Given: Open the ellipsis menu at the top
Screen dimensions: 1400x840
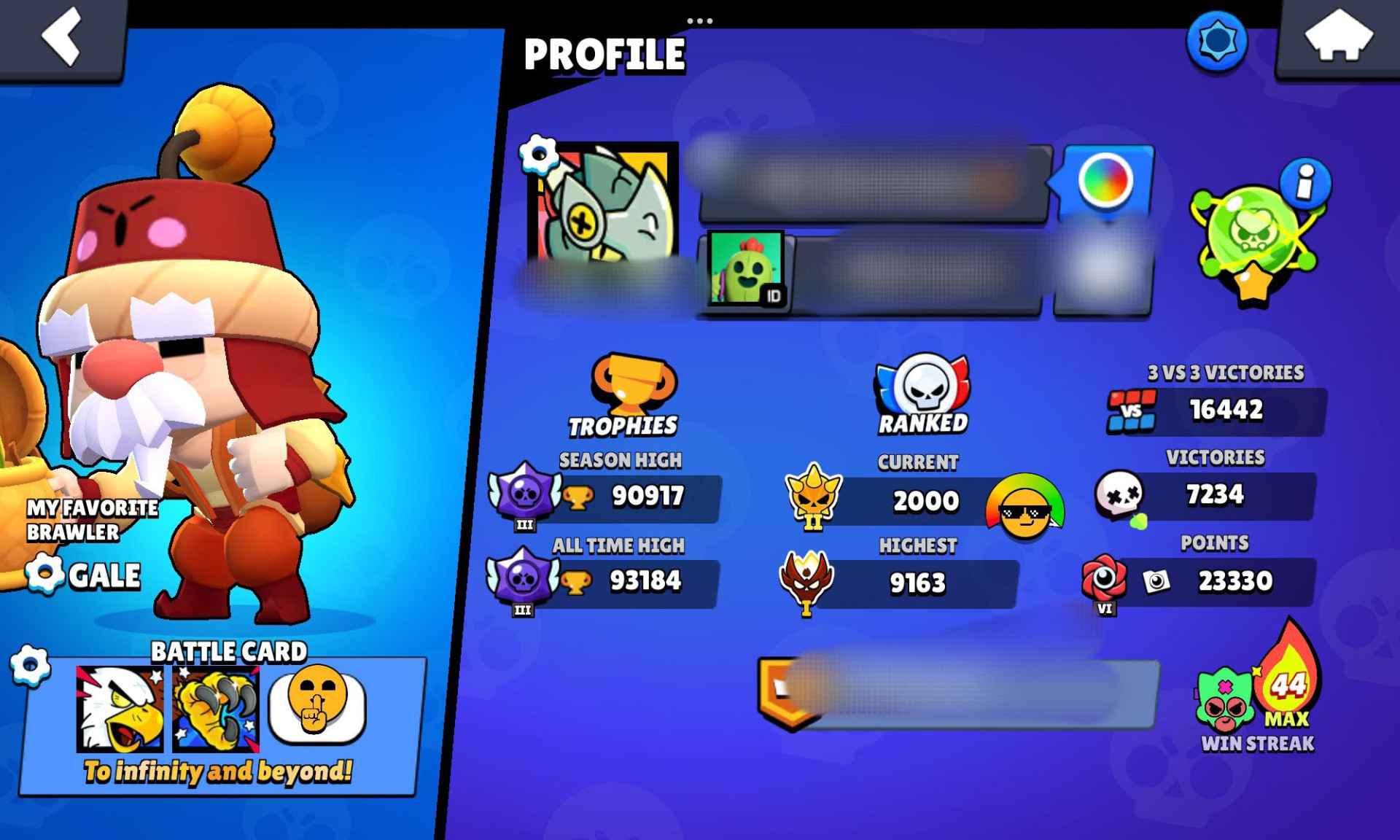Looking at the screenshot, I should click(701, 20).
